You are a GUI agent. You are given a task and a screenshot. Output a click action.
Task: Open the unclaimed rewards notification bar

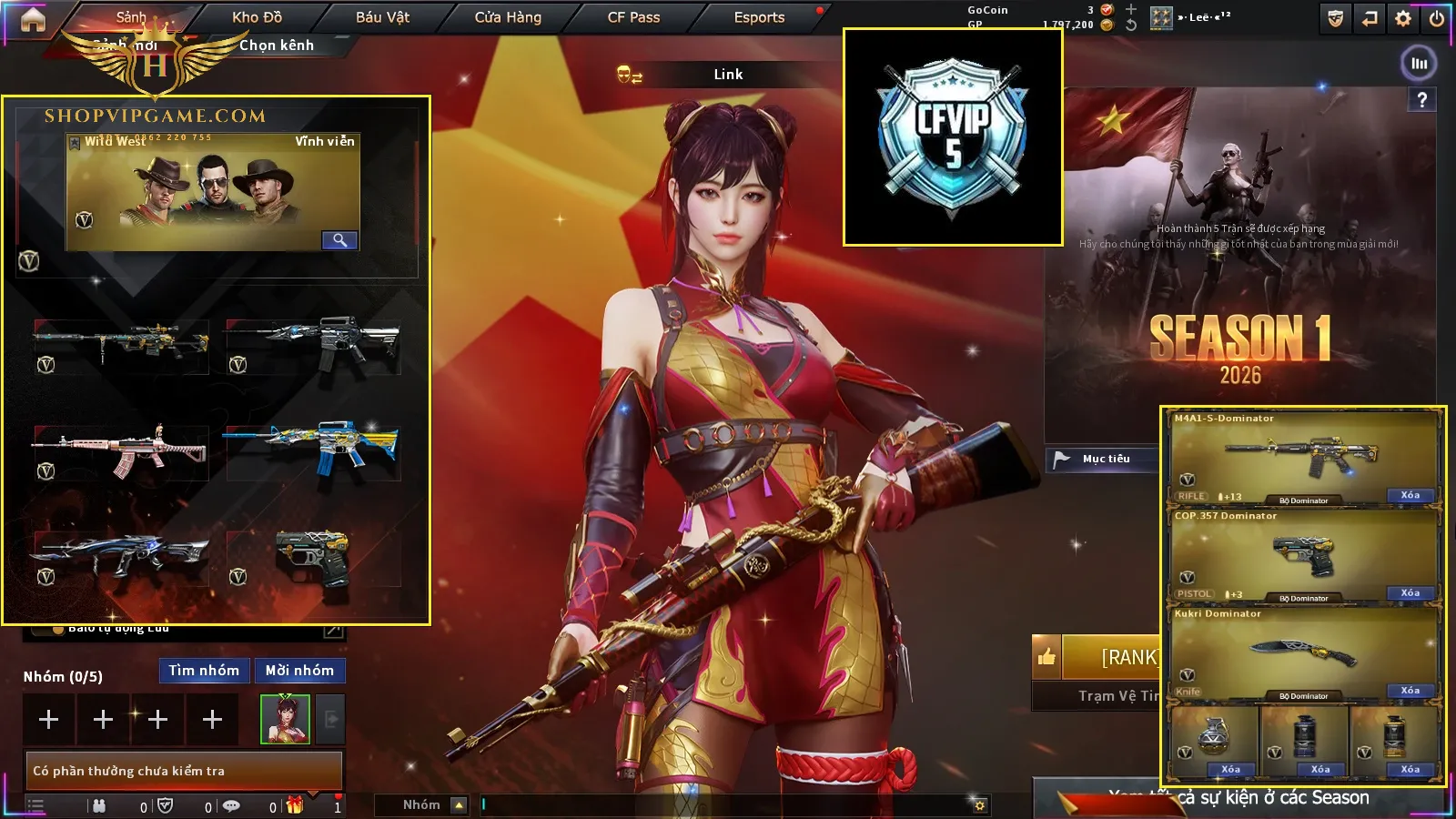[x=183, y=771]
